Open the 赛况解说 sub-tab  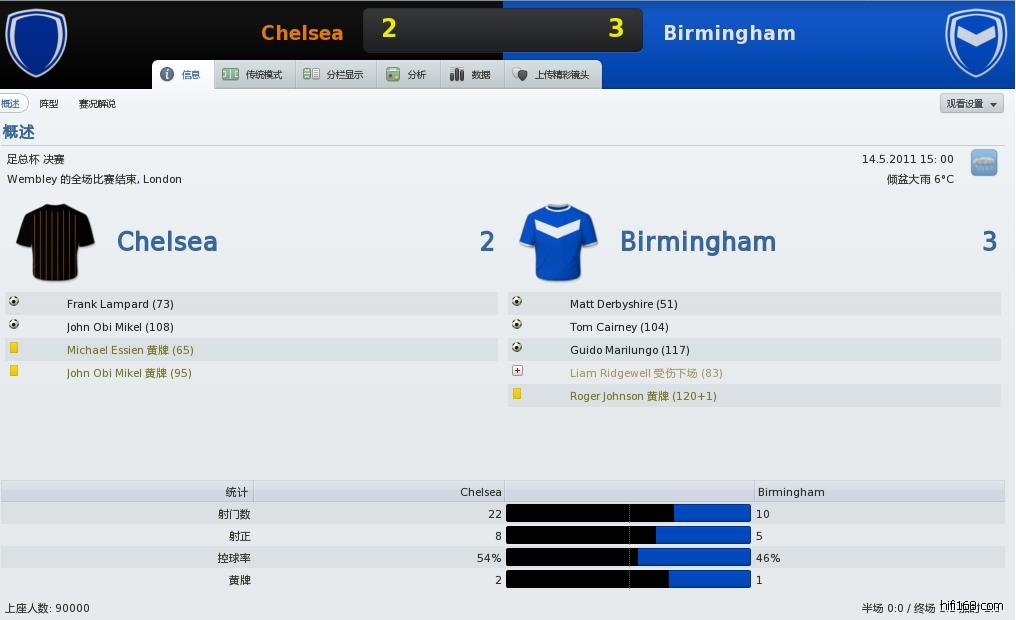(x=97, y=104)
